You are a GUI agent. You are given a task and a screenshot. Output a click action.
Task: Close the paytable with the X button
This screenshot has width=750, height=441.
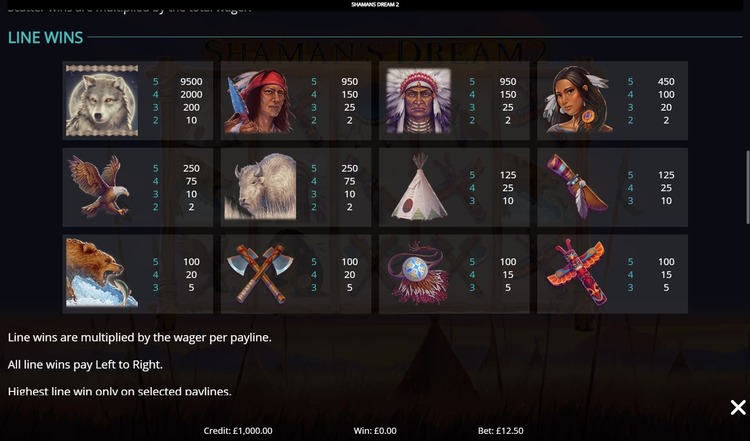pos(737,407)
